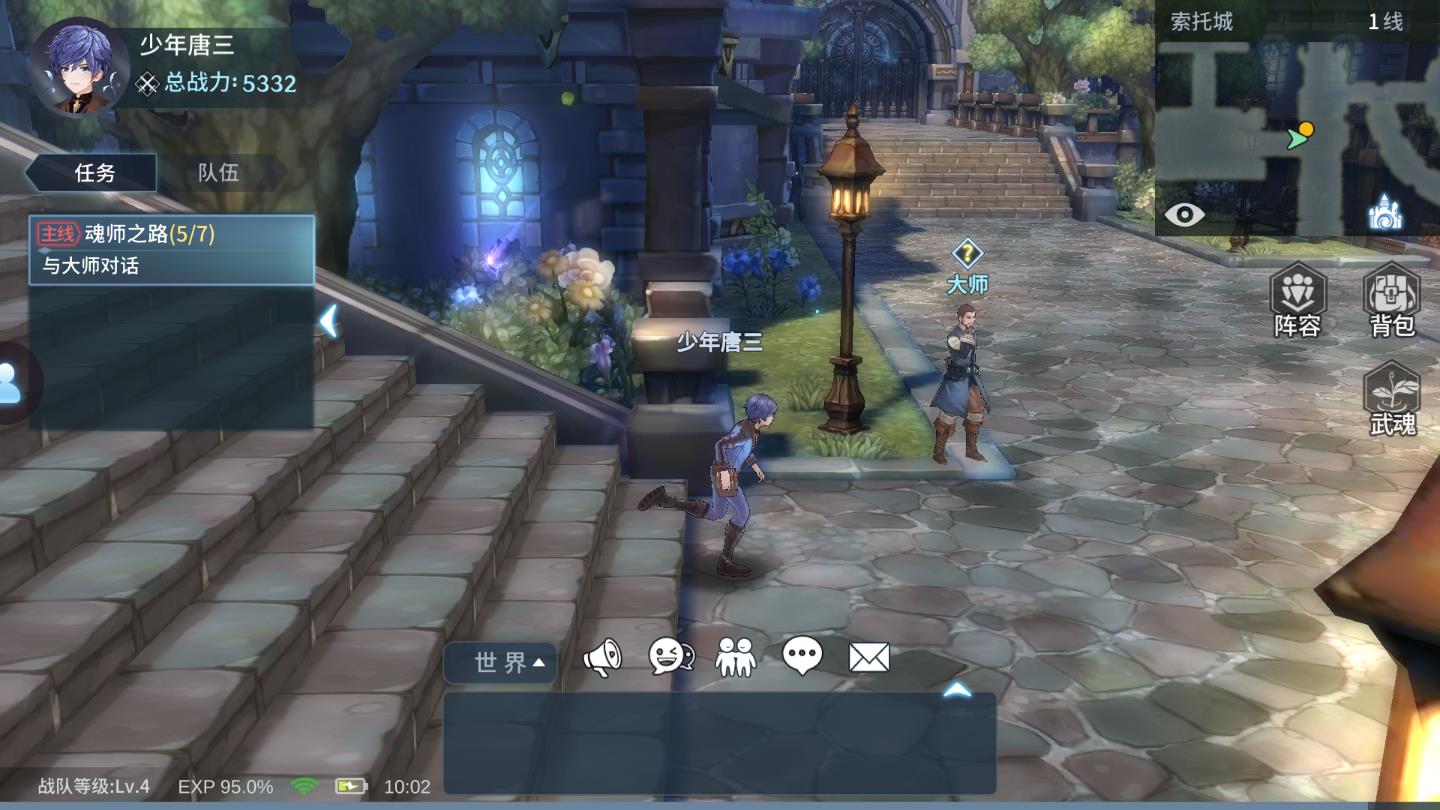
Task: Toggle the eye visibility icon on minimap
Action: (x=1184, y=214)
